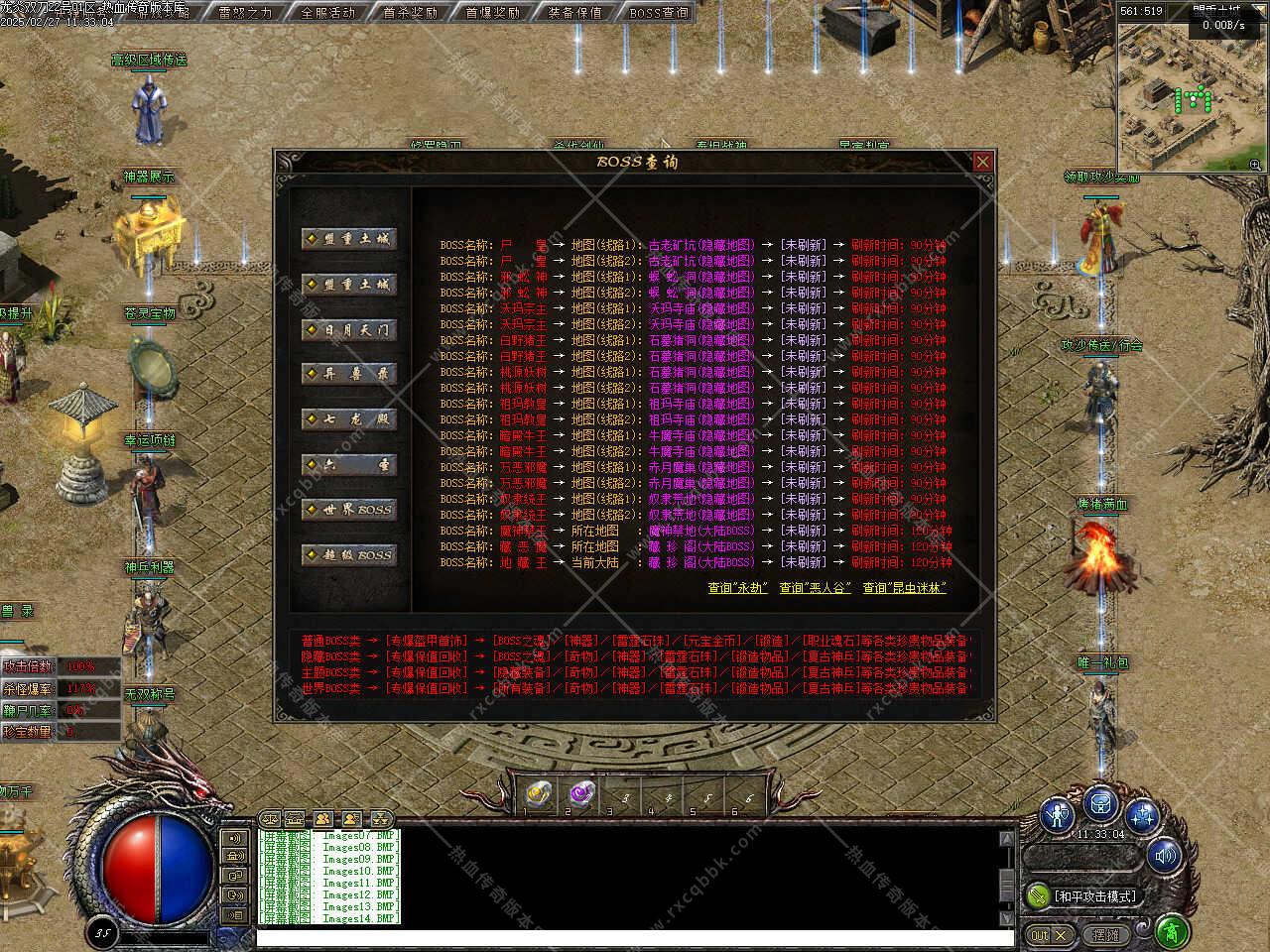Show the 超级BOSS list
The height and width of the screenshot is (952, 1270).
(x=350, y=555)
